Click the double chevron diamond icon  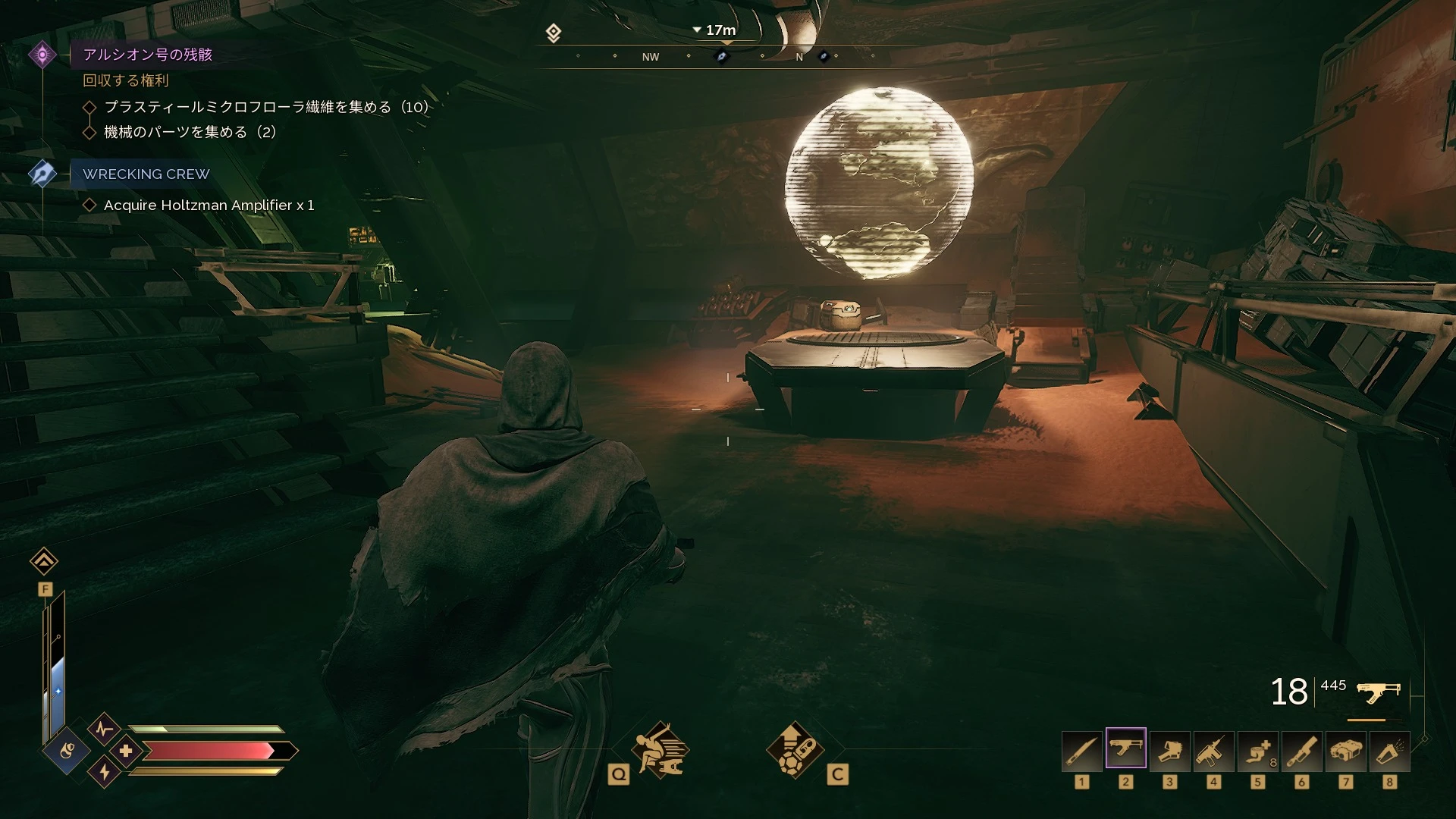coord(44,561)
